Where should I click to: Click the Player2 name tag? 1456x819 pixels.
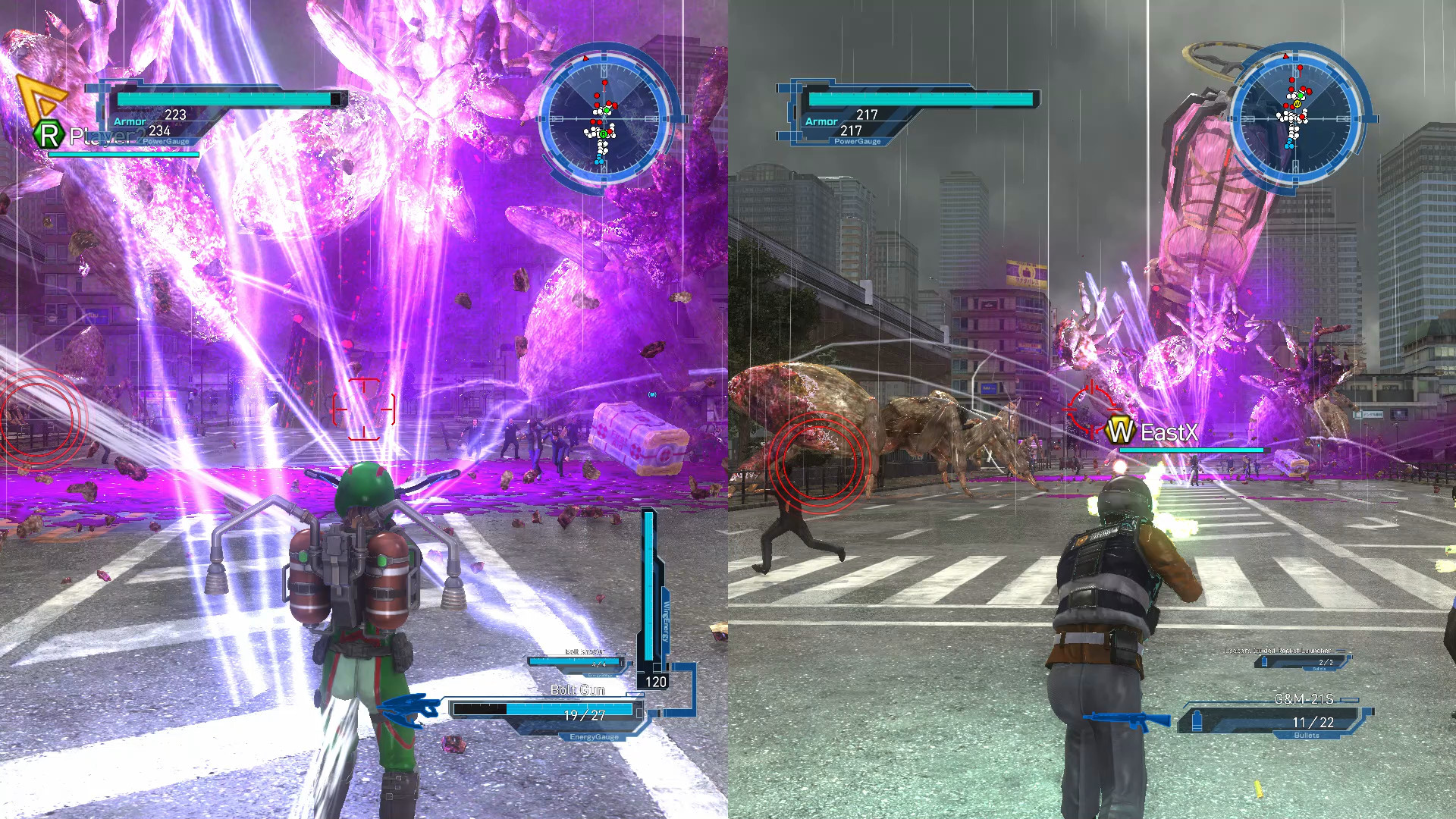coord(106,136)
